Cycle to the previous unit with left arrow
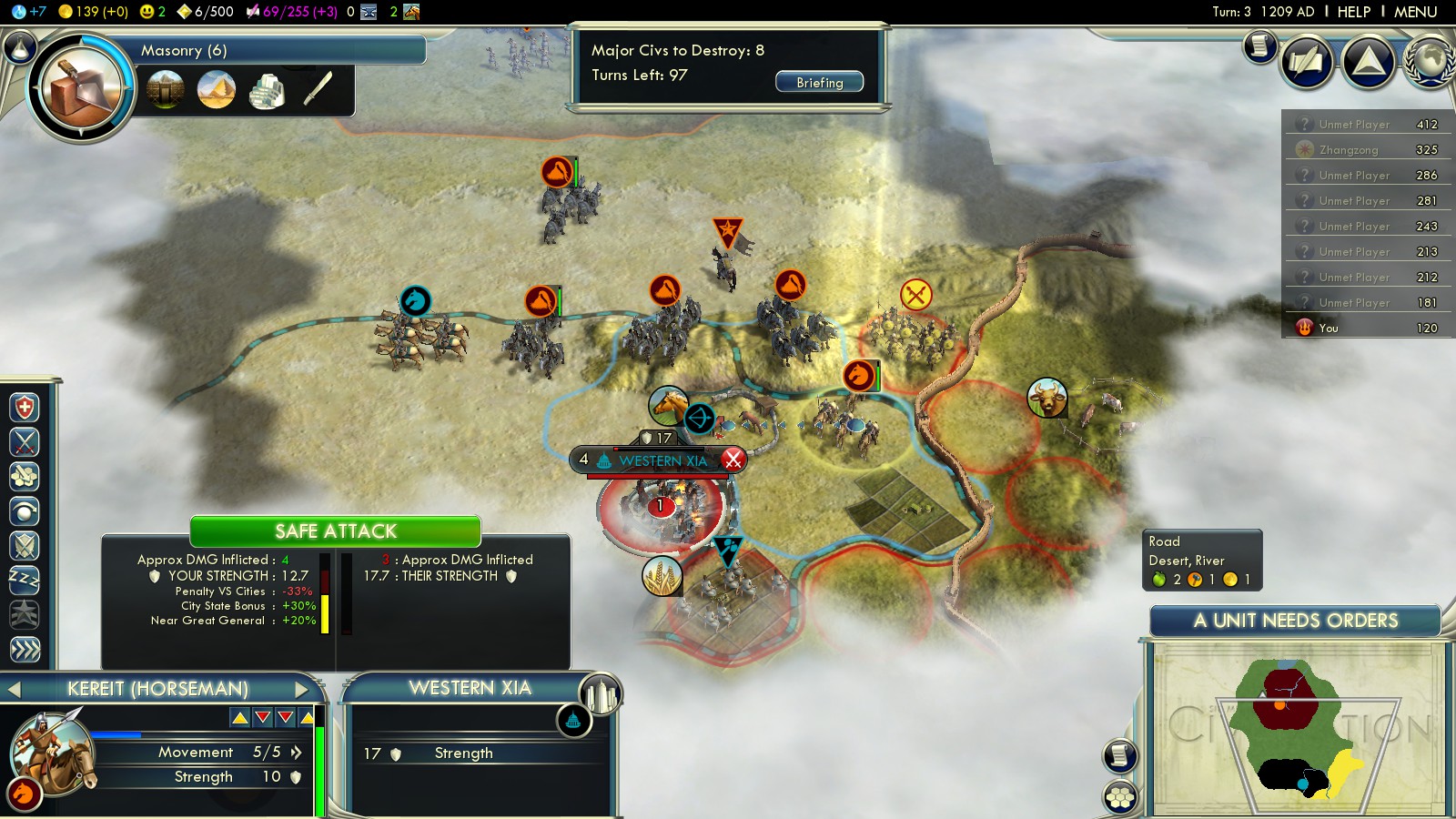 point(14,689)
